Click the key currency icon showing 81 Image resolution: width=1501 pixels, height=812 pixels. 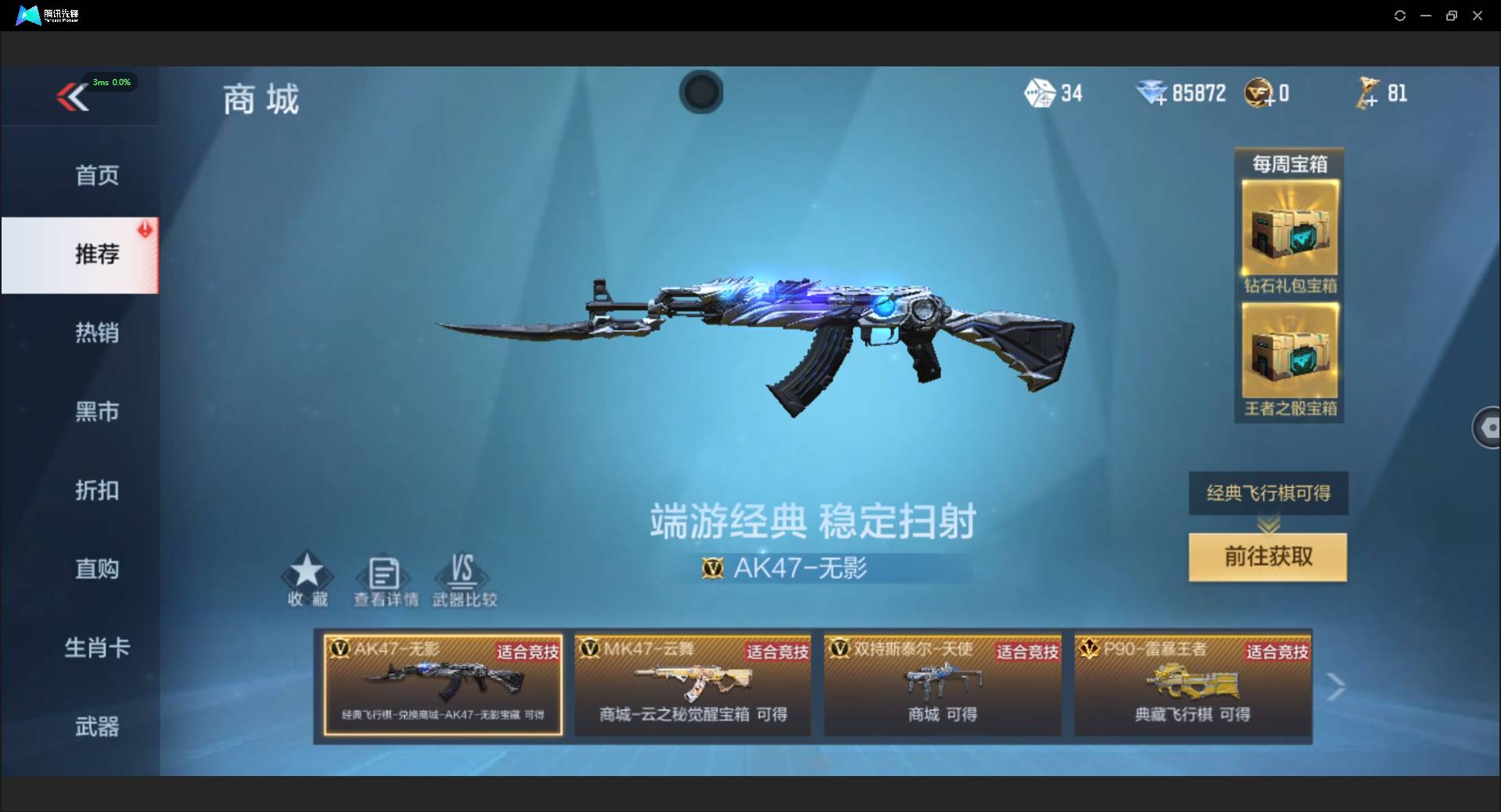pos(1369,92)
